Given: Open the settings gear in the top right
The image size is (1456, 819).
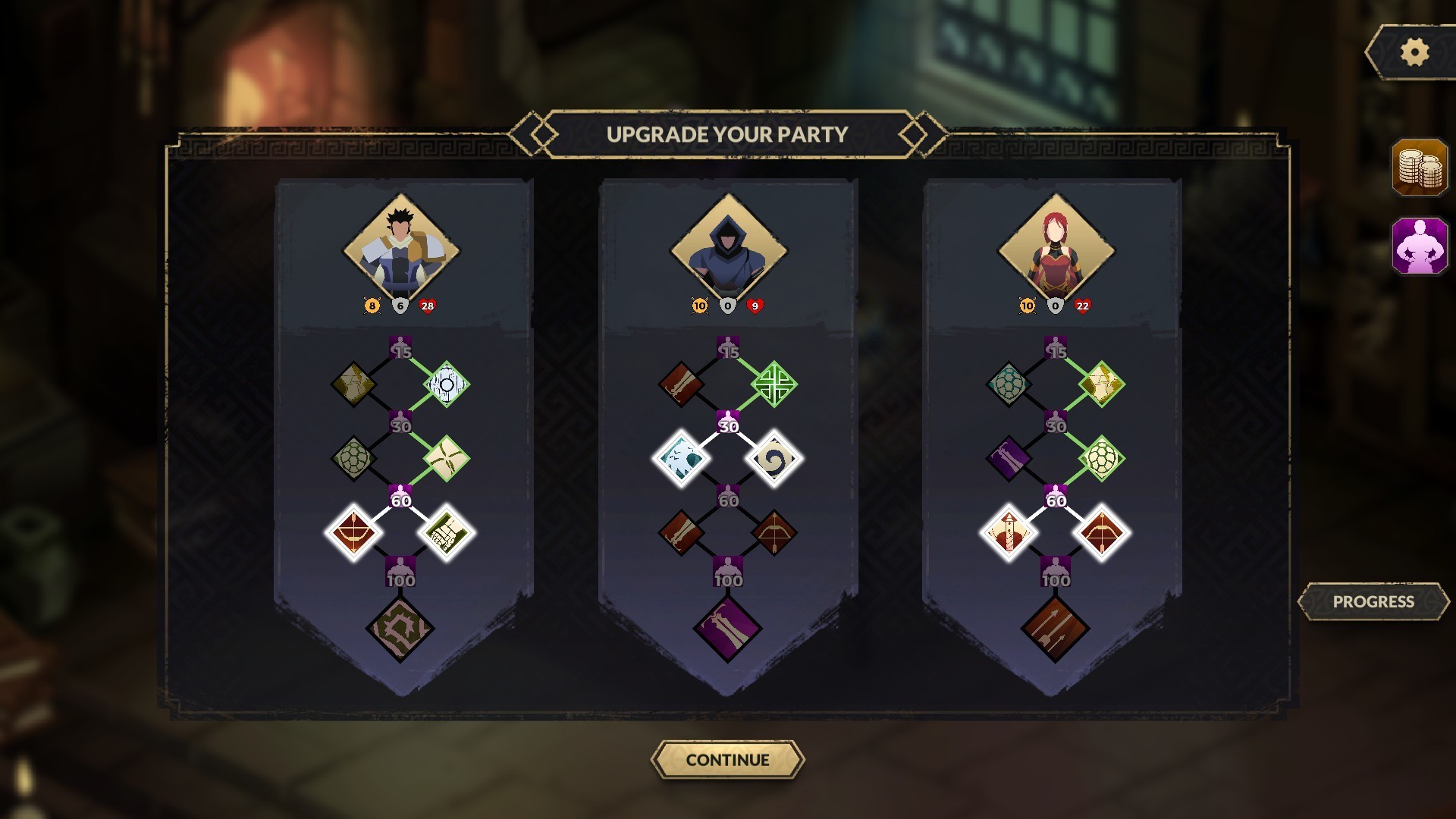Looking at the screenshot, I should coord(1412,52).
